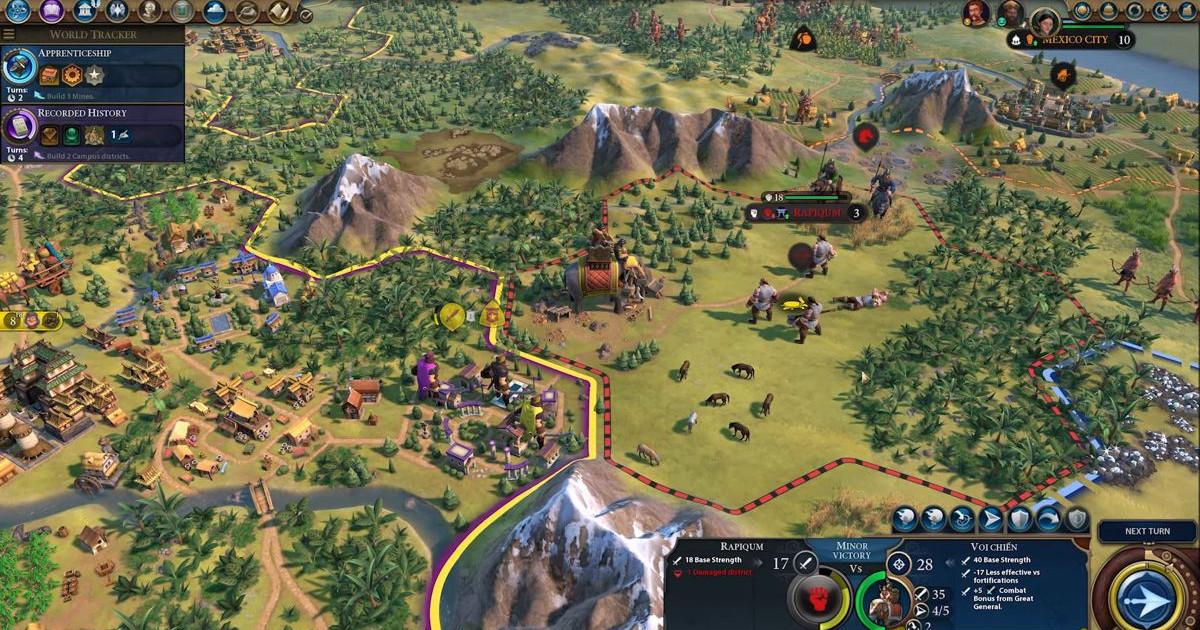Image resolution: width=1200 pixels, height=630 pixels.
Task: Open the Technology tree from the top bar
Action: (x=17, y=11)
